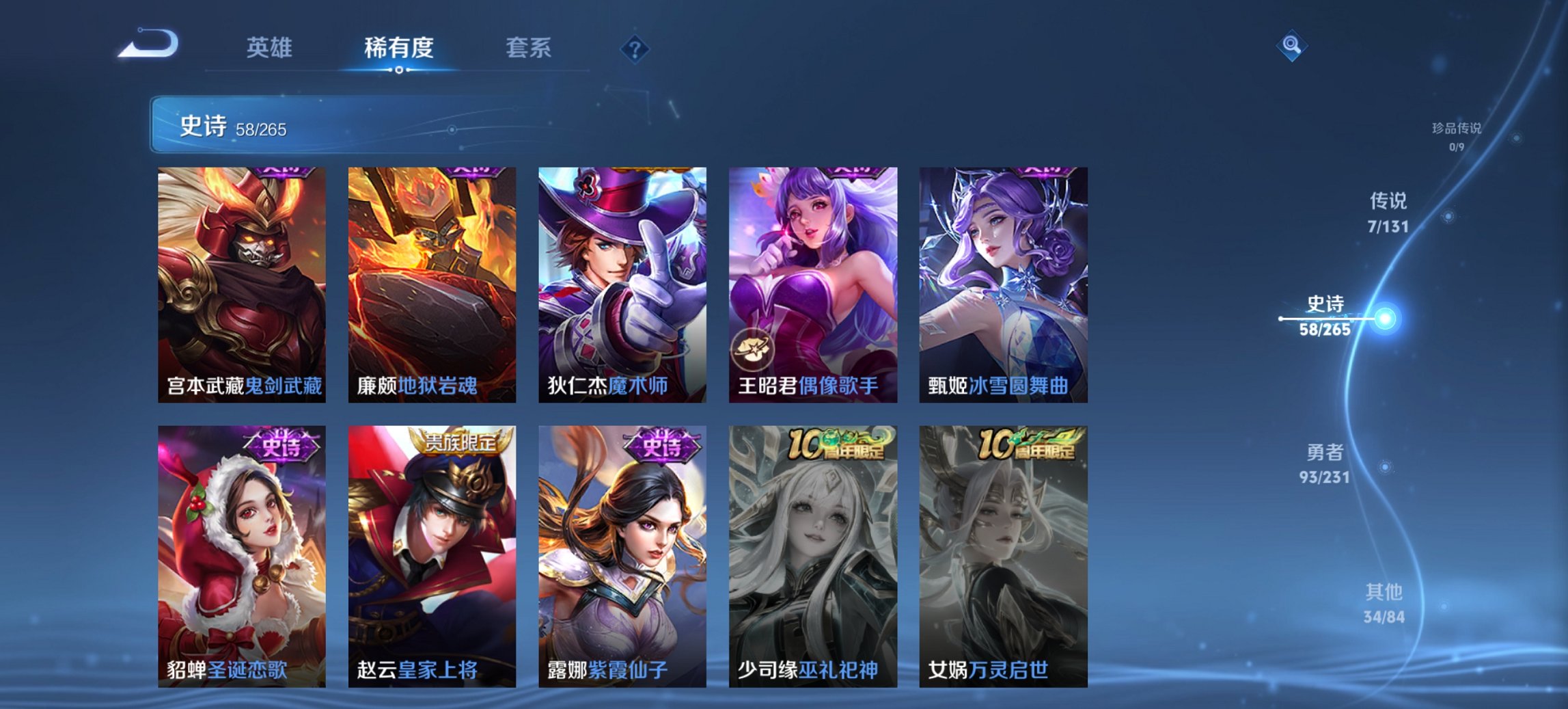Click the diamond question mark help icon

[x=634, y=48]
